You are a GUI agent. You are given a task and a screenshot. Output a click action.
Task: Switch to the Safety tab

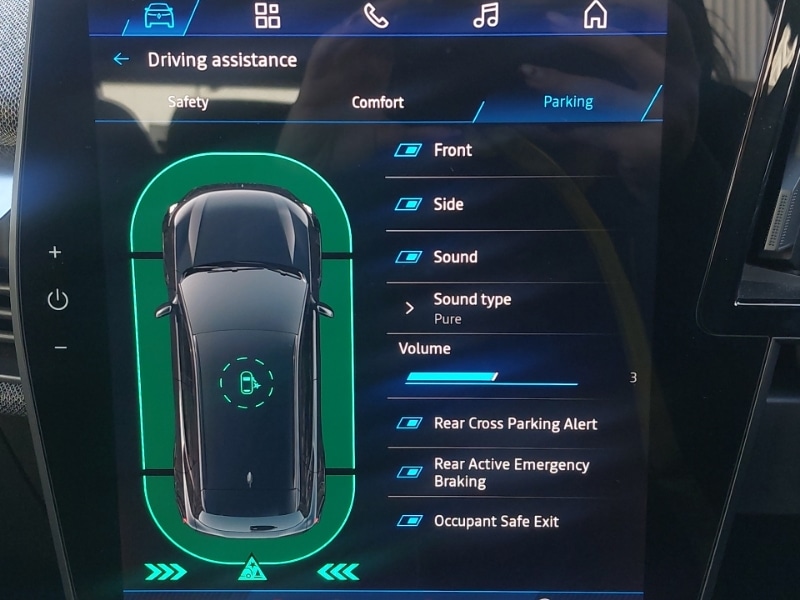pyautogui.click(x=188, y=102)
